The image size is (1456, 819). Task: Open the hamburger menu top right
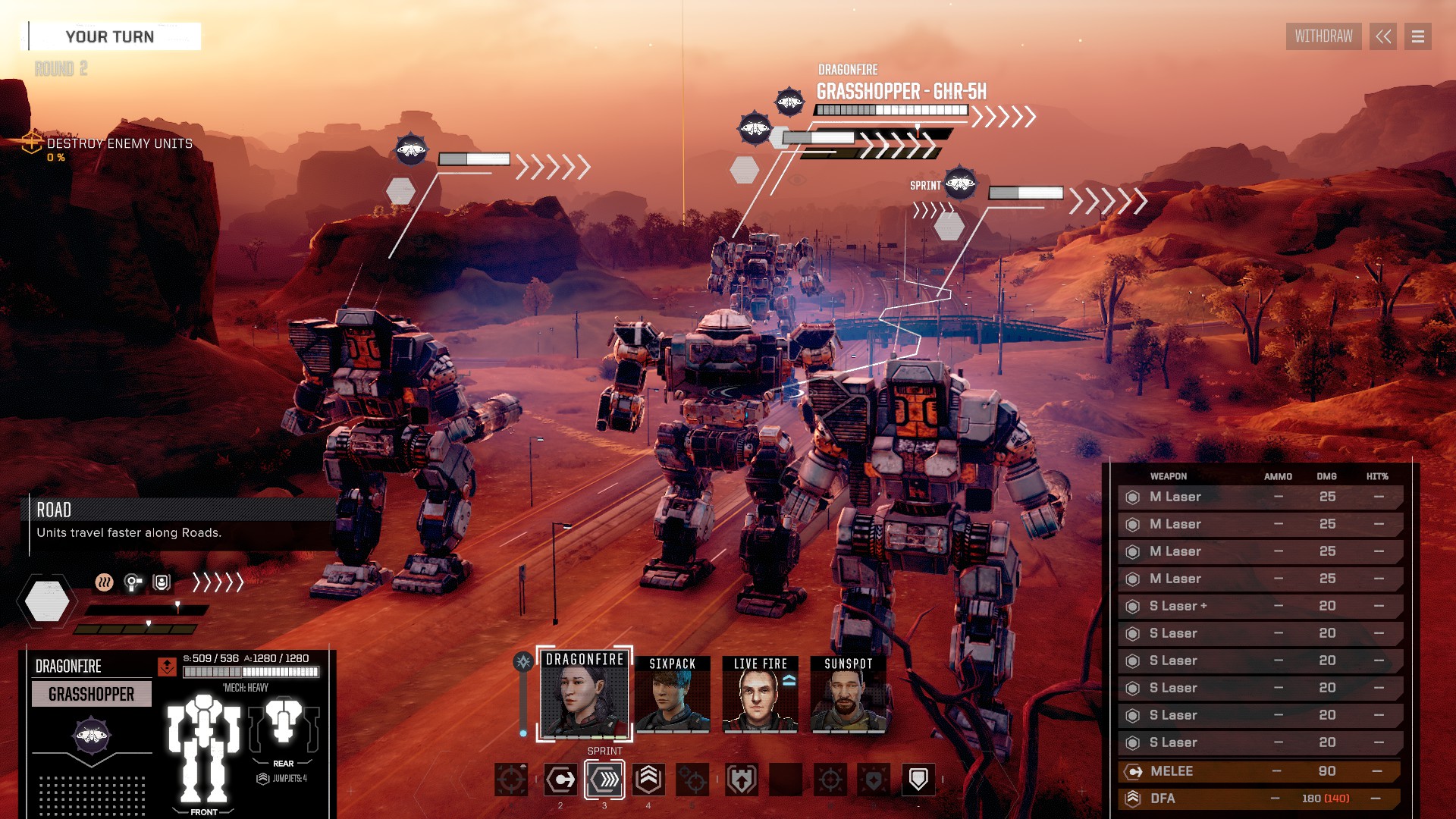(x=1417, y=36)
